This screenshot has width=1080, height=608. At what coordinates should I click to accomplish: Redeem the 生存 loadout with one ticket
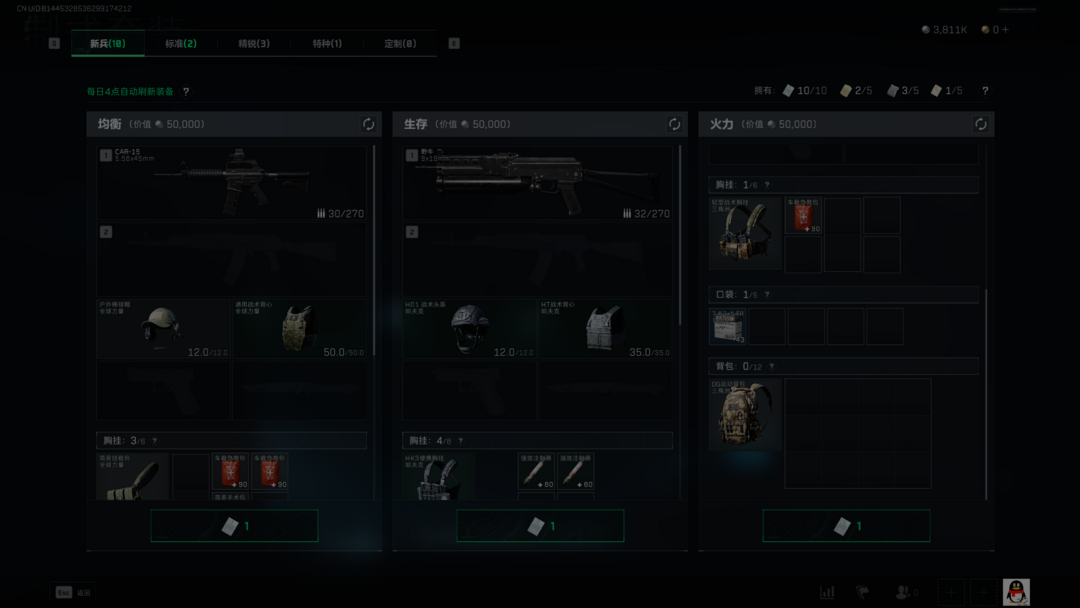[540, 526]
